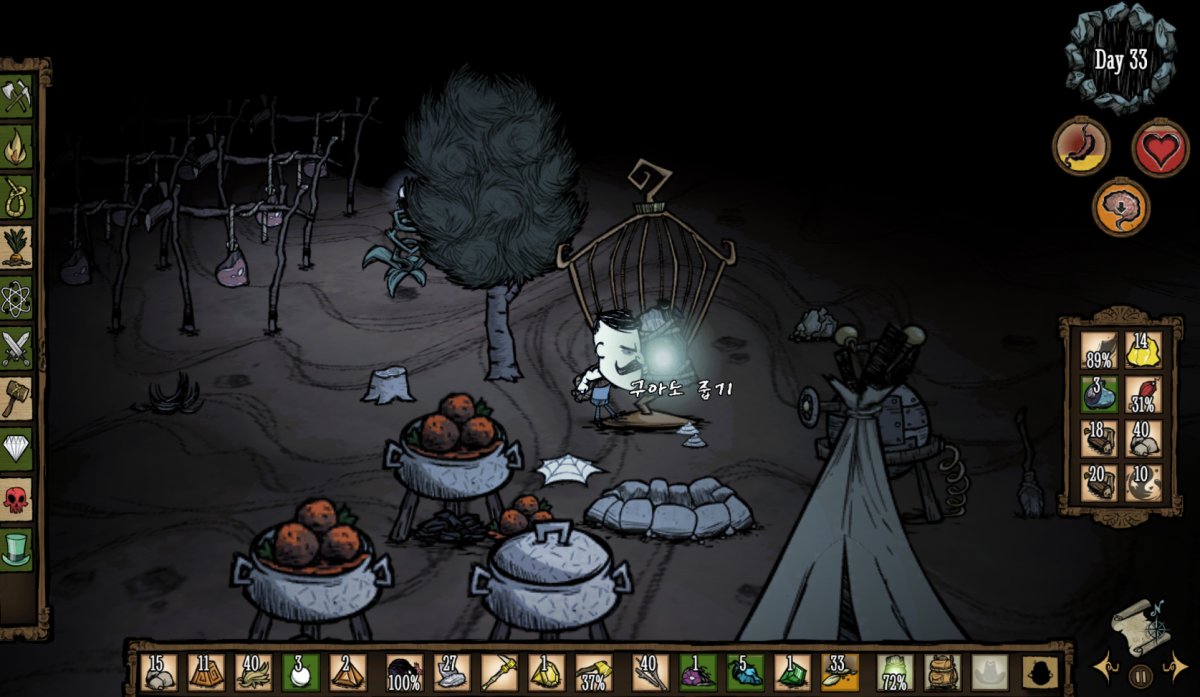Open the Dress top hat crafting tab
Image resolution: width=1200 pixels, height=697 pixels.
pos(17,550)
